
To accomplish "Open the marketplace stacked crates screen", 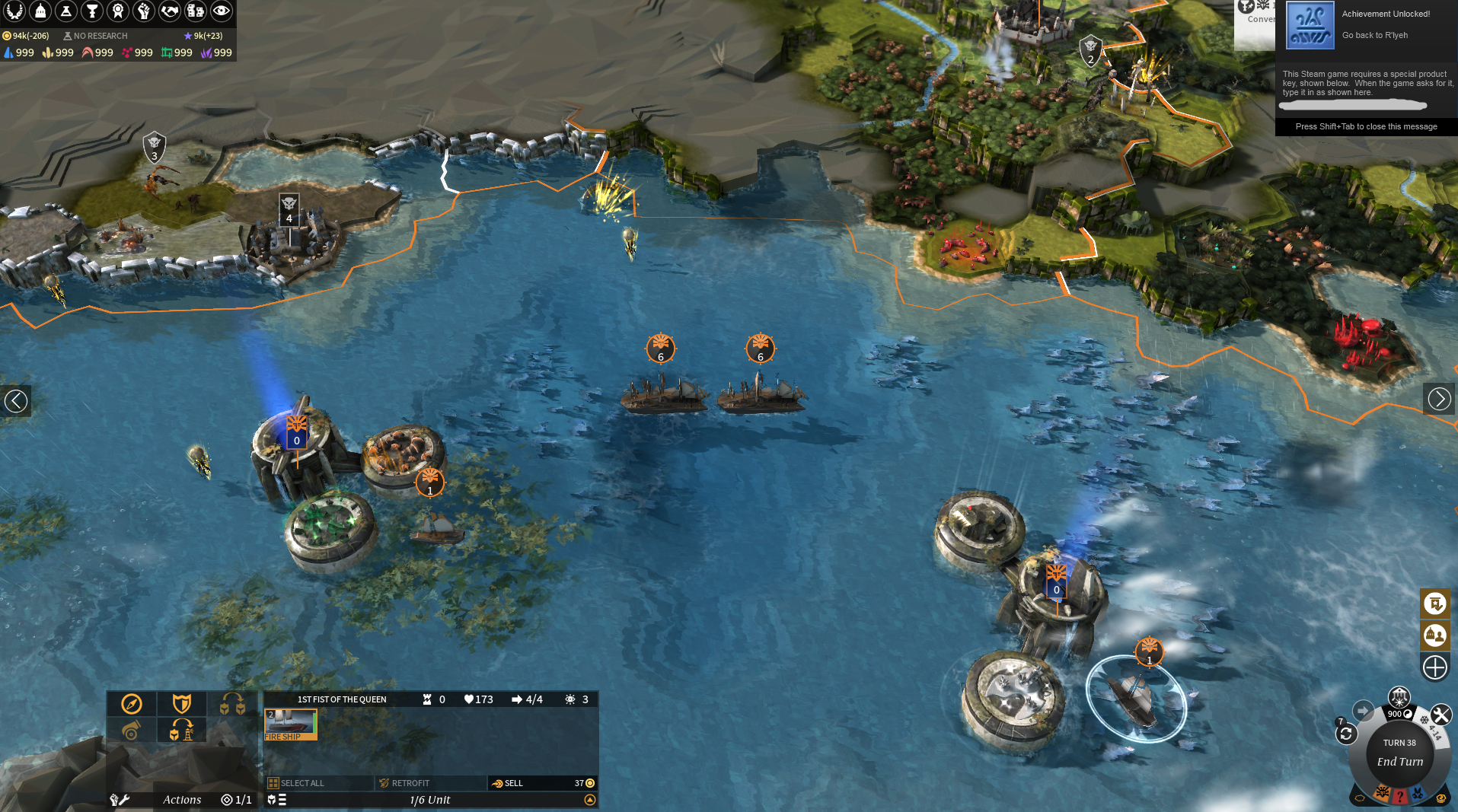I will click(196, 11).
